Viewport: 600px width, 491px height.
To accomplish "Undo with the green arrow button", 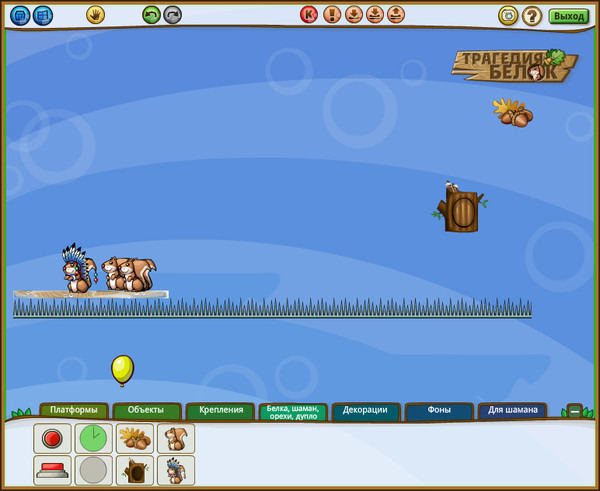I will [151, 15].
